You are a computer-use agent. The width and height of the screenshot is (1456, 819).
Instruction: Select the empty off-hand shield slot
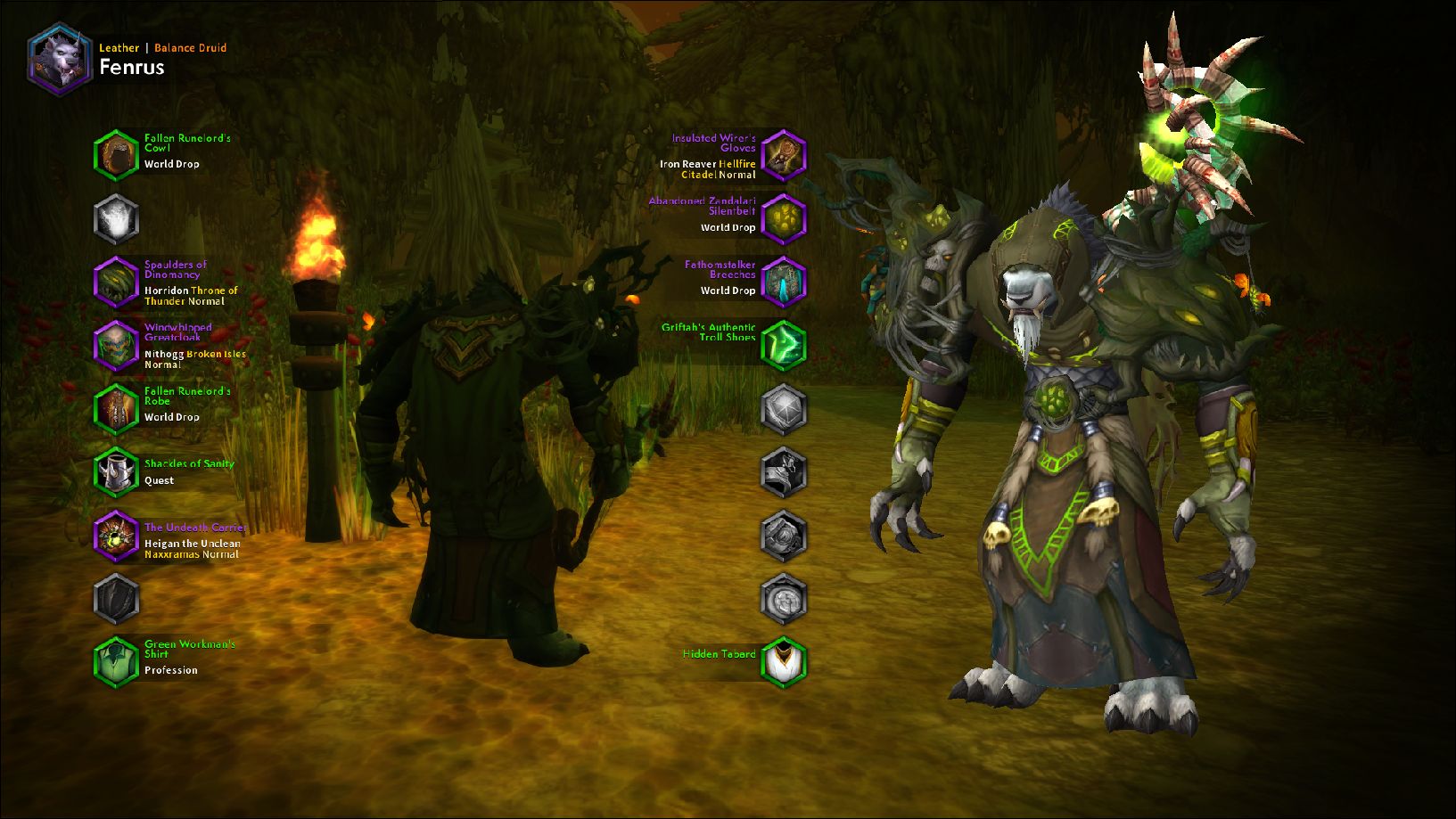(116, 598)
